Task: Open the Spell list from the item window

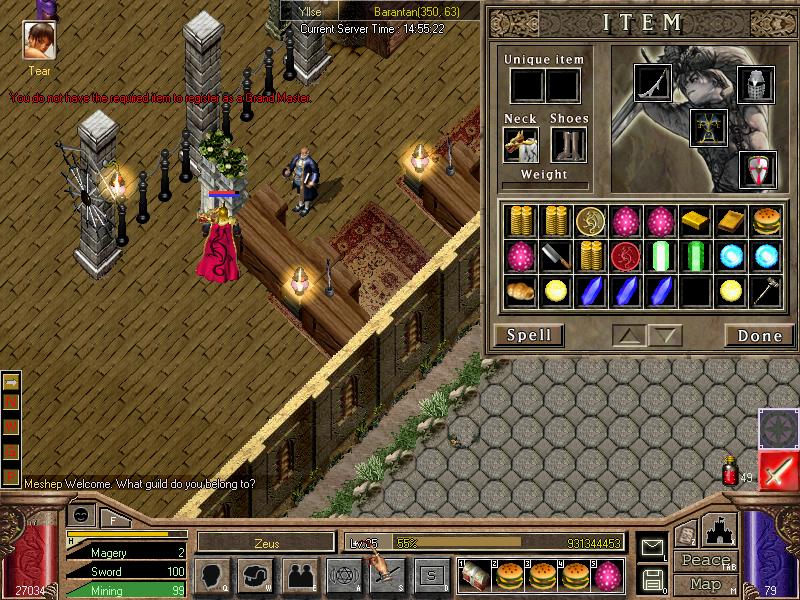Action: pyautogui.click(x=529, y=335)
